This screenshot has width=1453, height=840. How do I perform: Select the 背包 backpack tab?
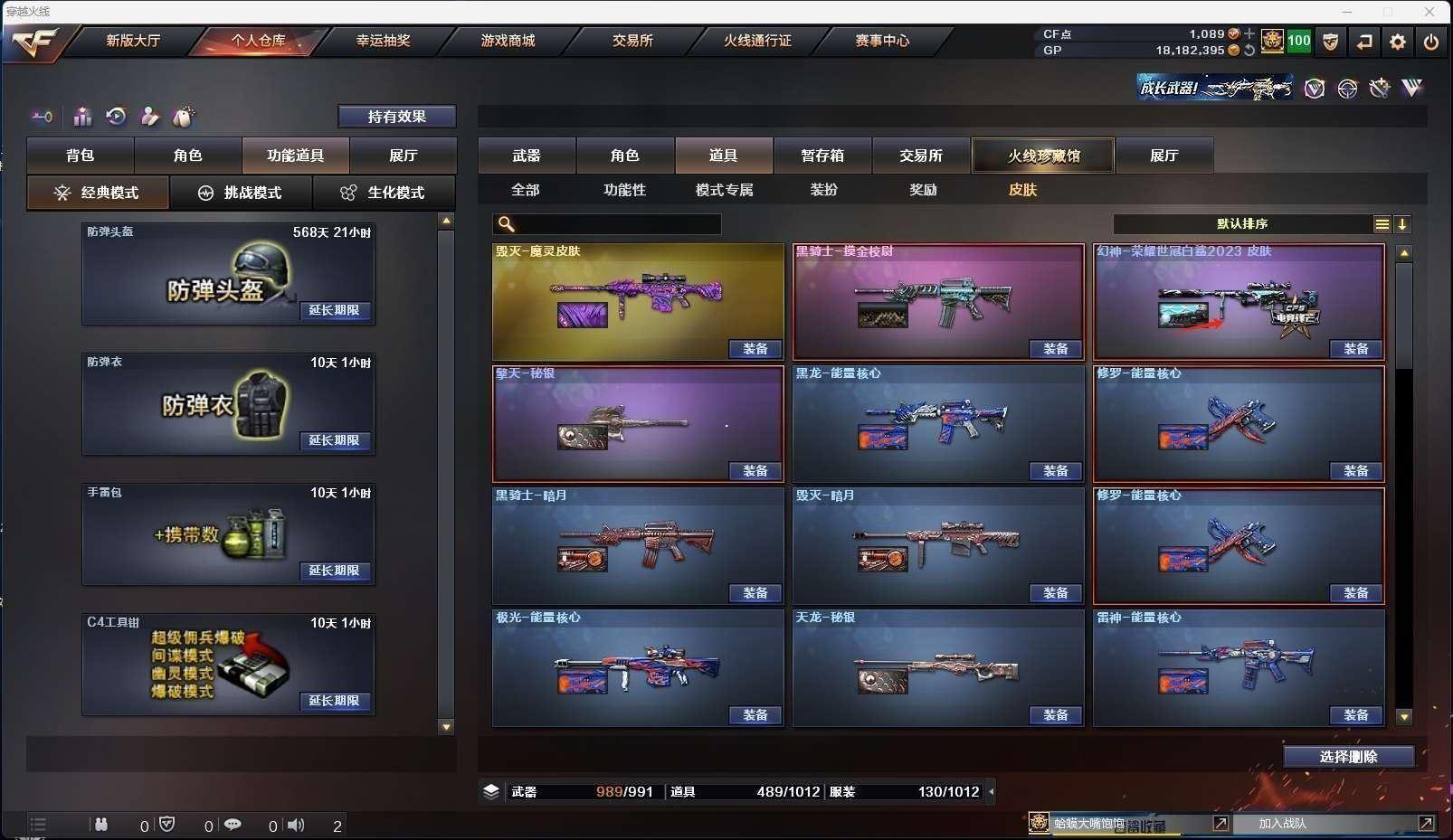[81, 156]
